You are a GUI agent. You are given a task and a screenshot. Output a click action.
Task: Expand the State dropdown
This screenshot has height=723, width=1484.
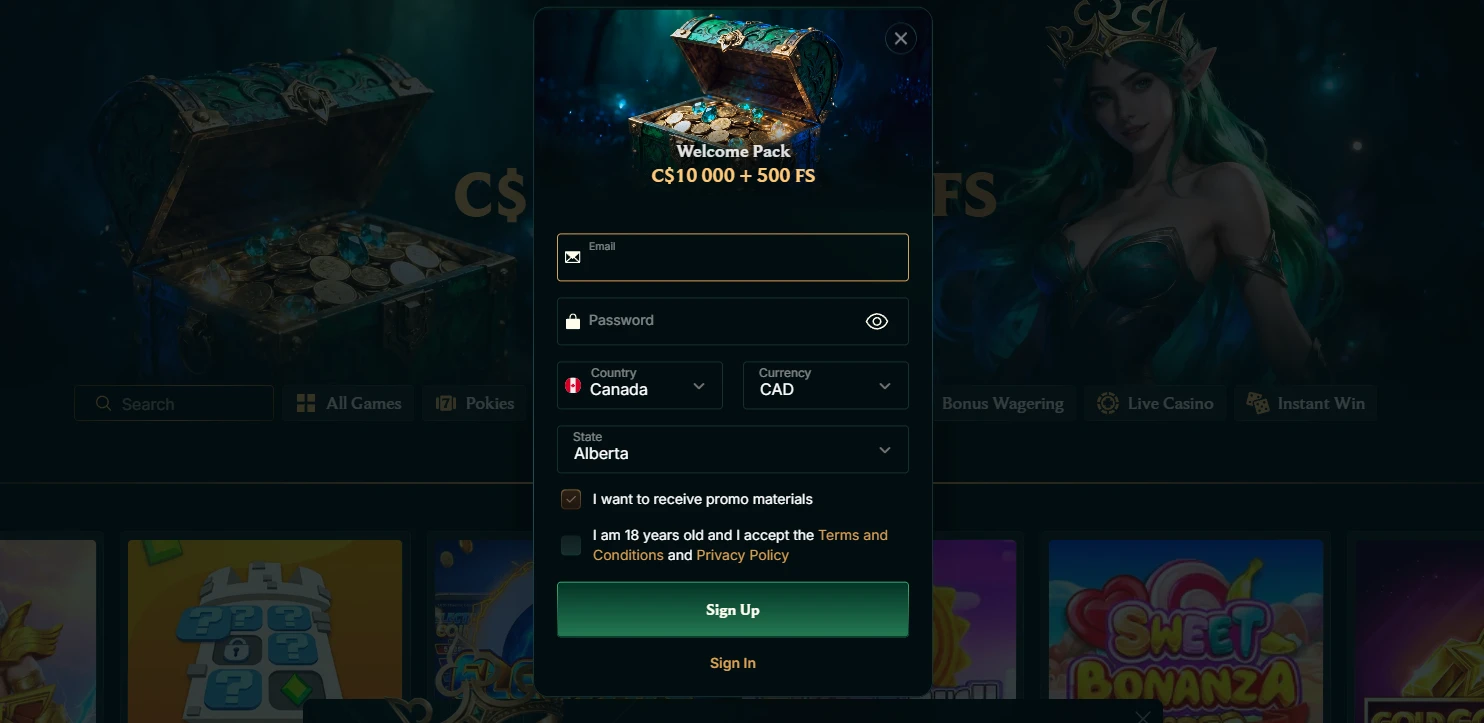click(732, 449)
